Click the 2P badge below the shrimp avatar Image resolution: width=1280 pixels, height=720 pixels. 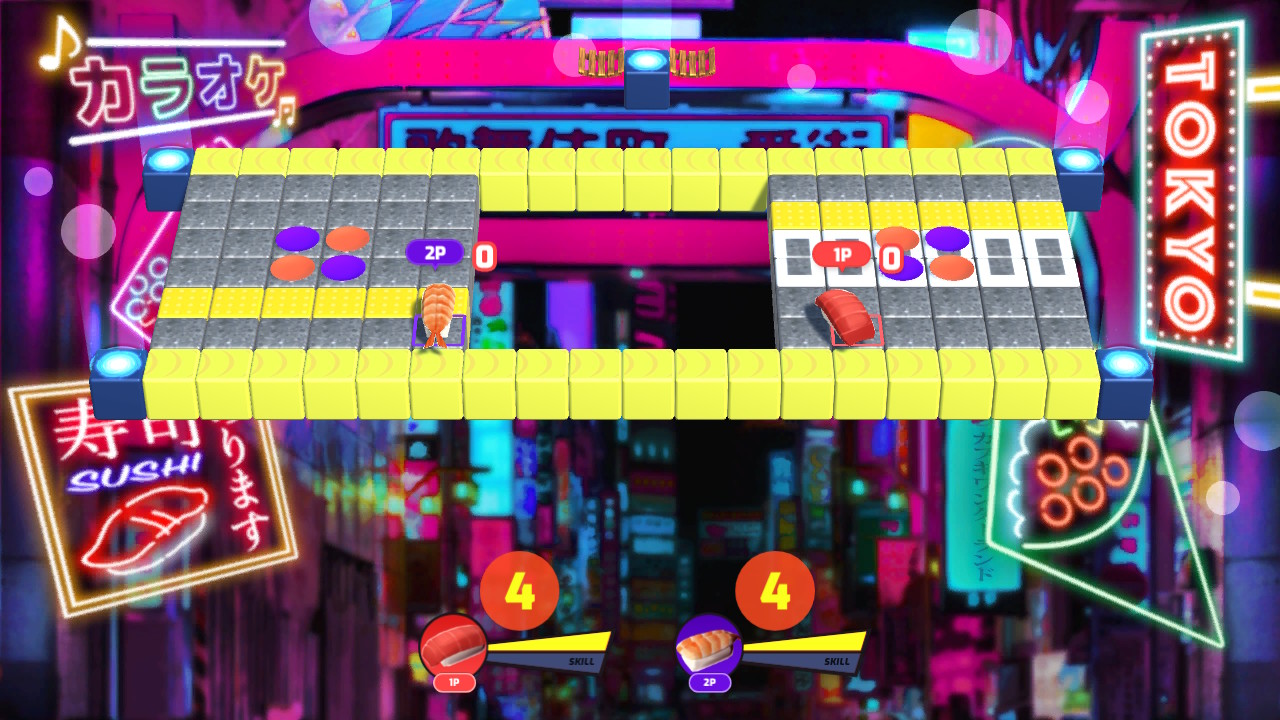[710, 684]
